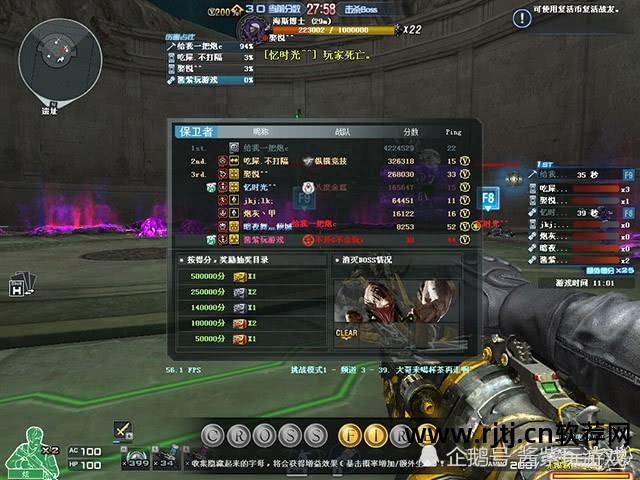Select the 250000分 reward crate
640x480 pixels.
[x=240, y=292]
